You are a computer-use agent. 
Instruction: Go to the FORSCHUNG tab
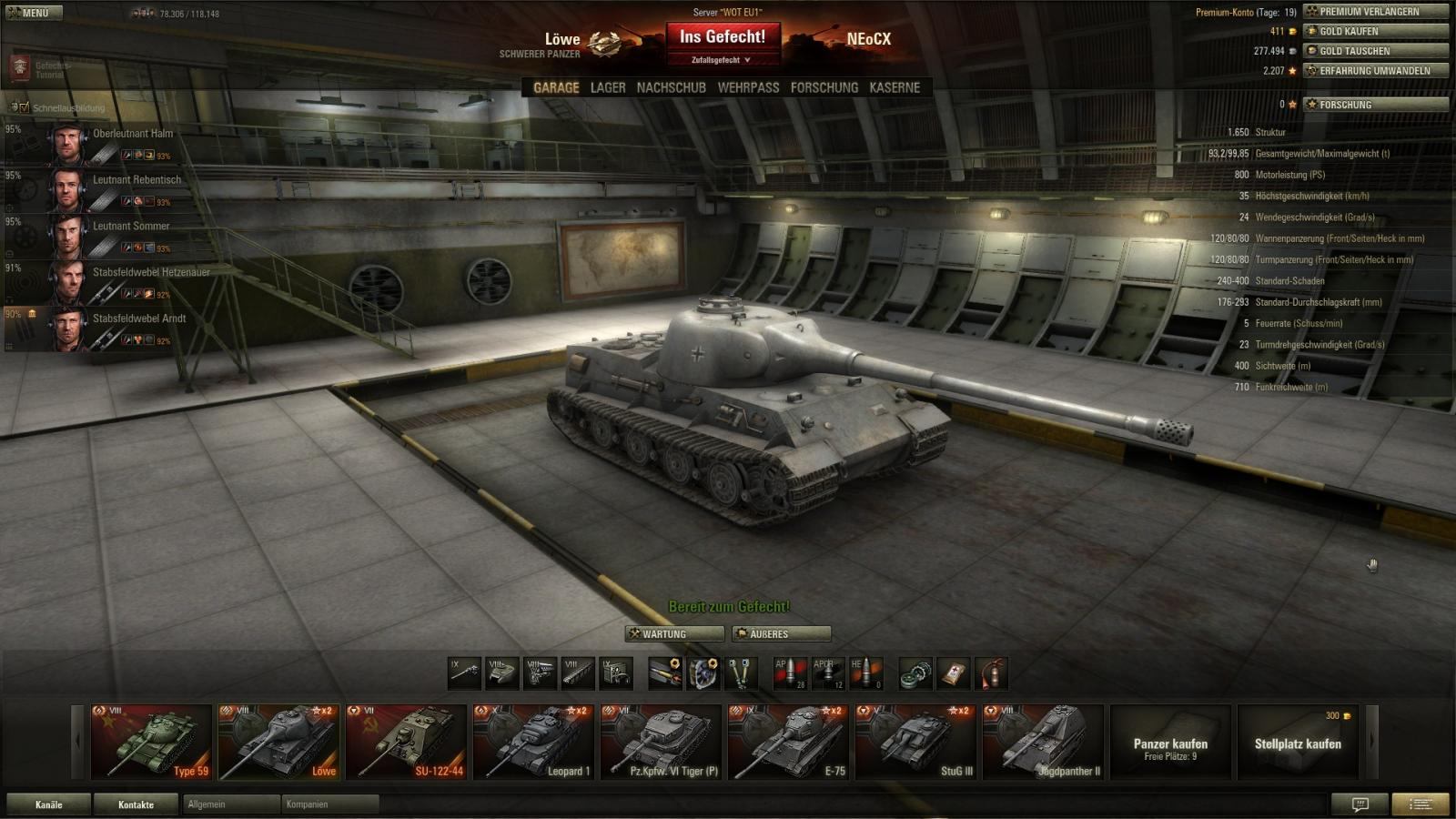click(824, 87)
